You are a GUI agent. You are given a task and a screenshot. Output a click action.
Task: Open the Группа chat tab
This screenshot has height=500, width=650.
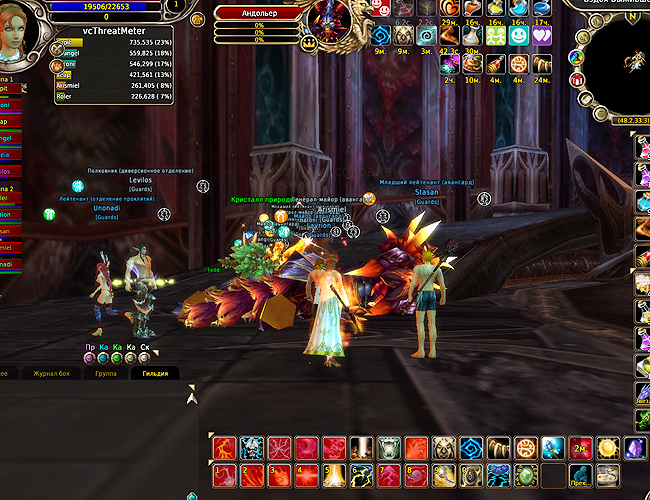pos(104,372)
